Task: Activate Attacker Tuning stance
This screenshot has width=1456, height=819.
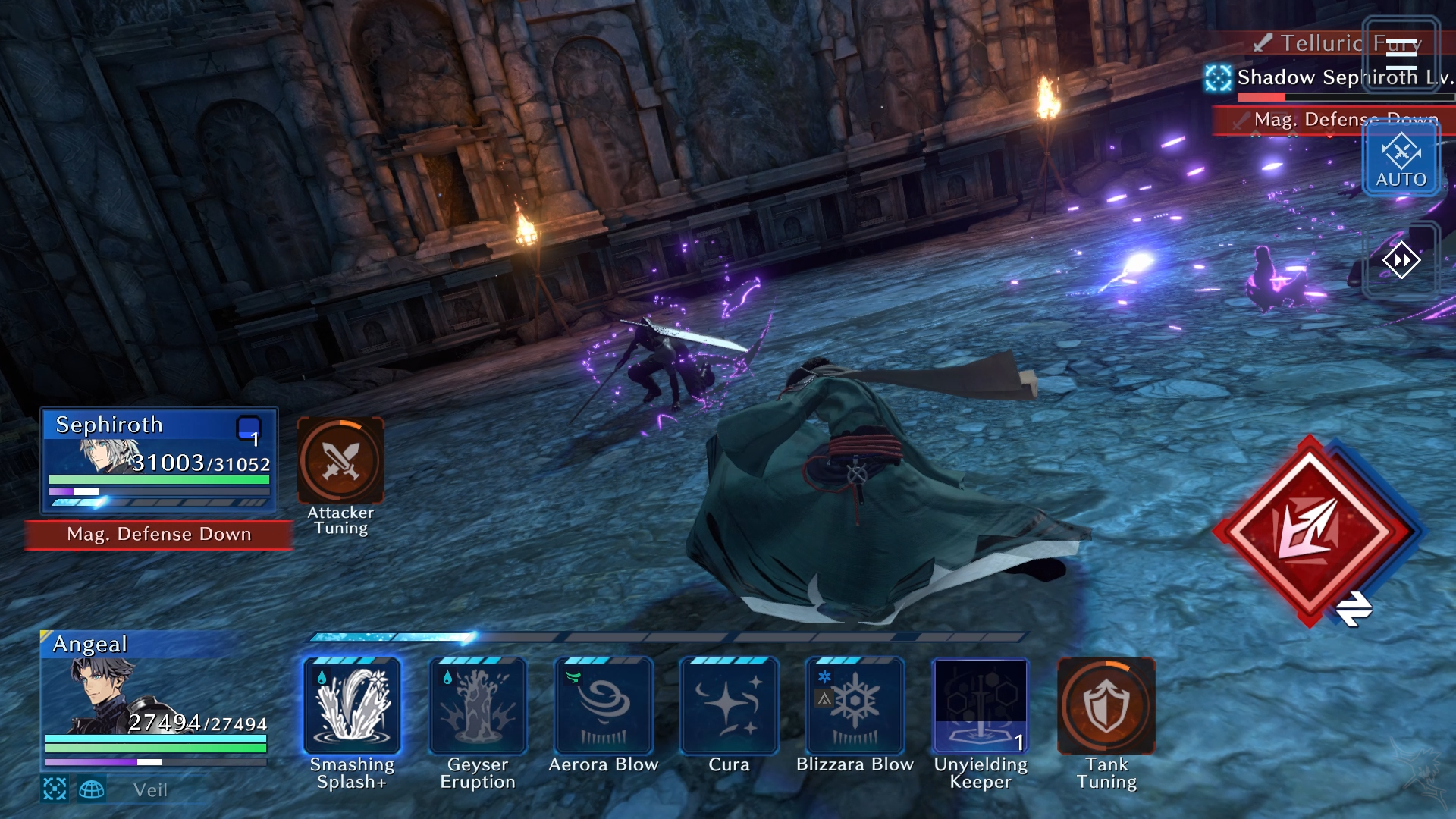Action: [340, 460]
